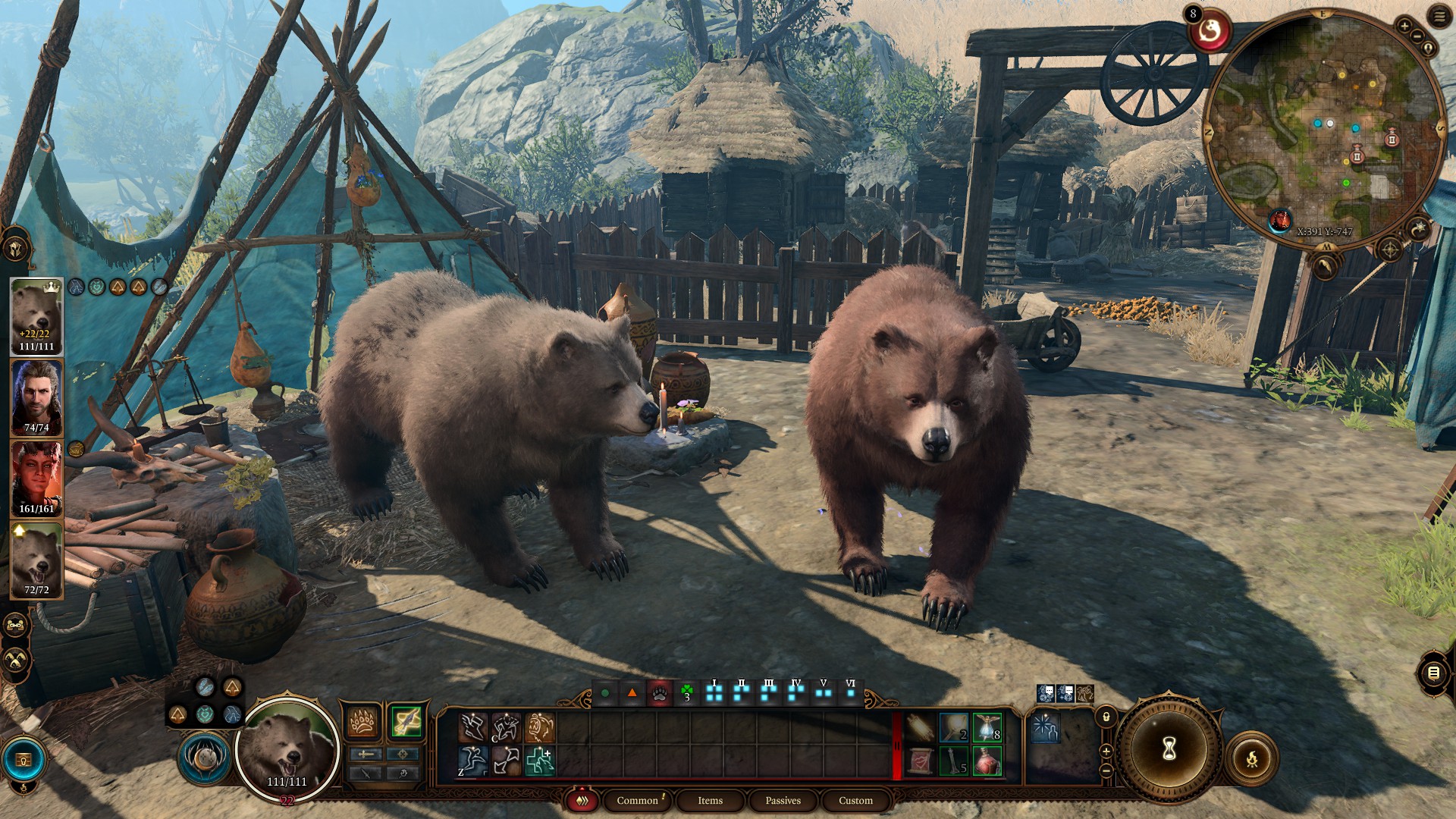
Task: Show the Passives hotbar tab
Action: click(x=783, y=801)
